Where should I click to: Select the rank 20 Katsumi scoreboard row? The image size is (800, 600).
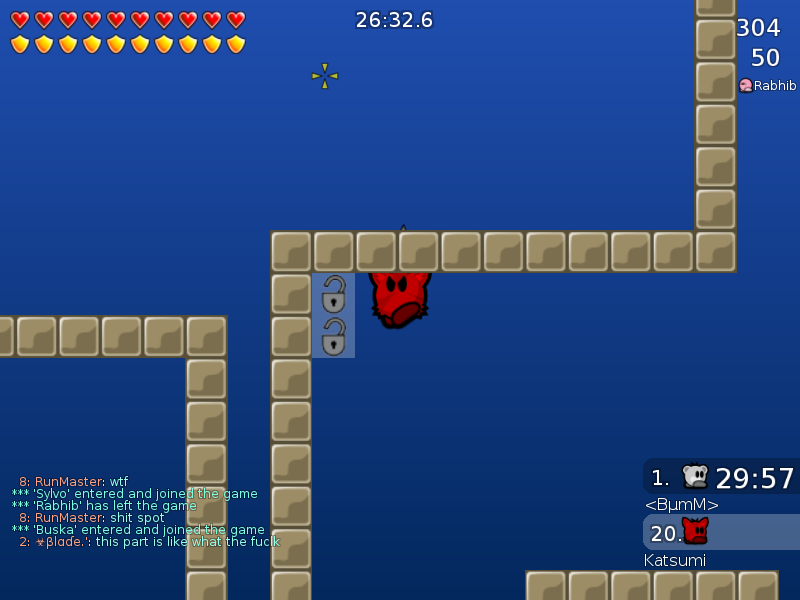coord(721,532)
